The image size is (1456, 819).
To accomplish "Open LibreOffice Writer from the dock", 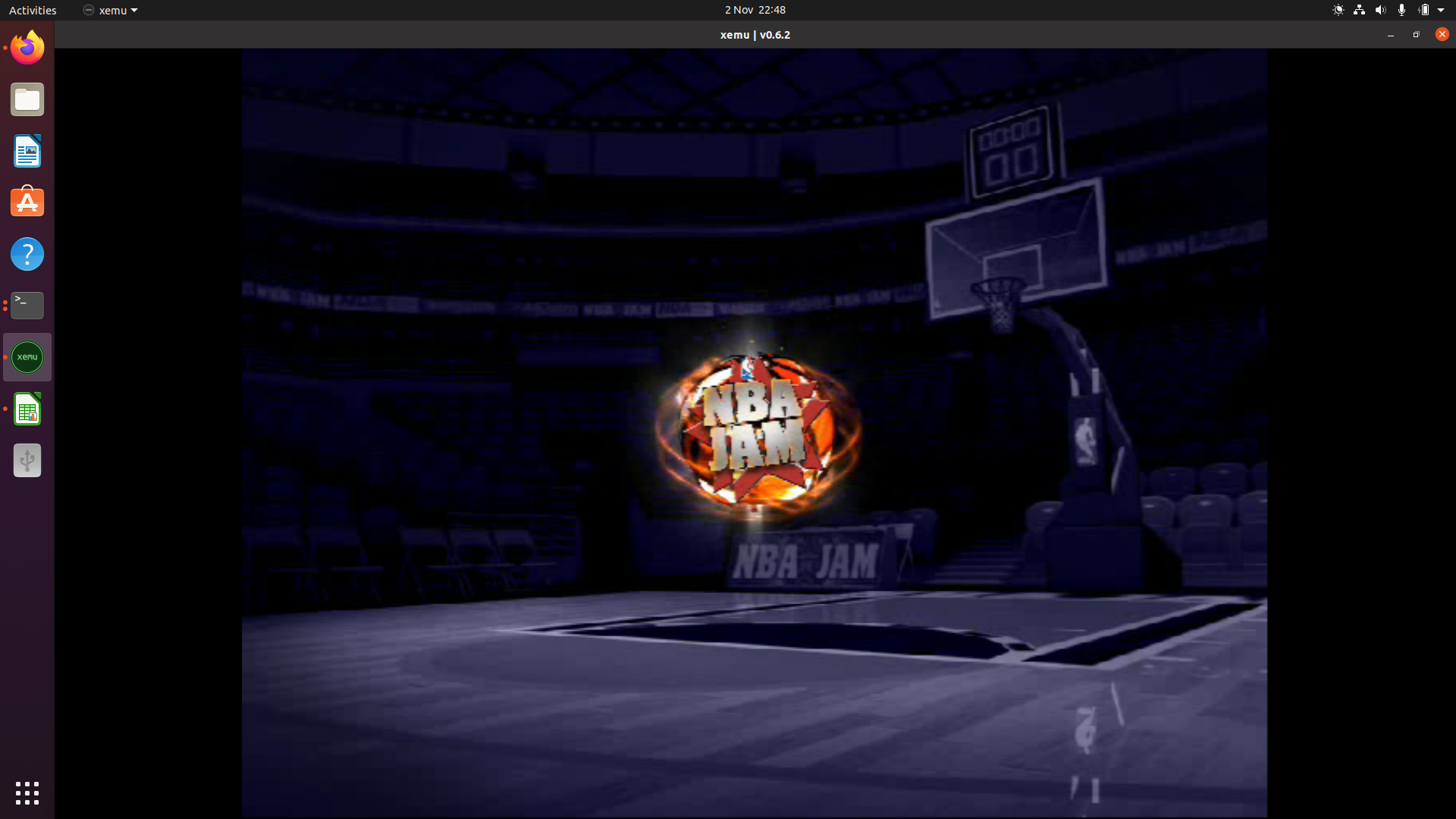I will pos(27,151).
